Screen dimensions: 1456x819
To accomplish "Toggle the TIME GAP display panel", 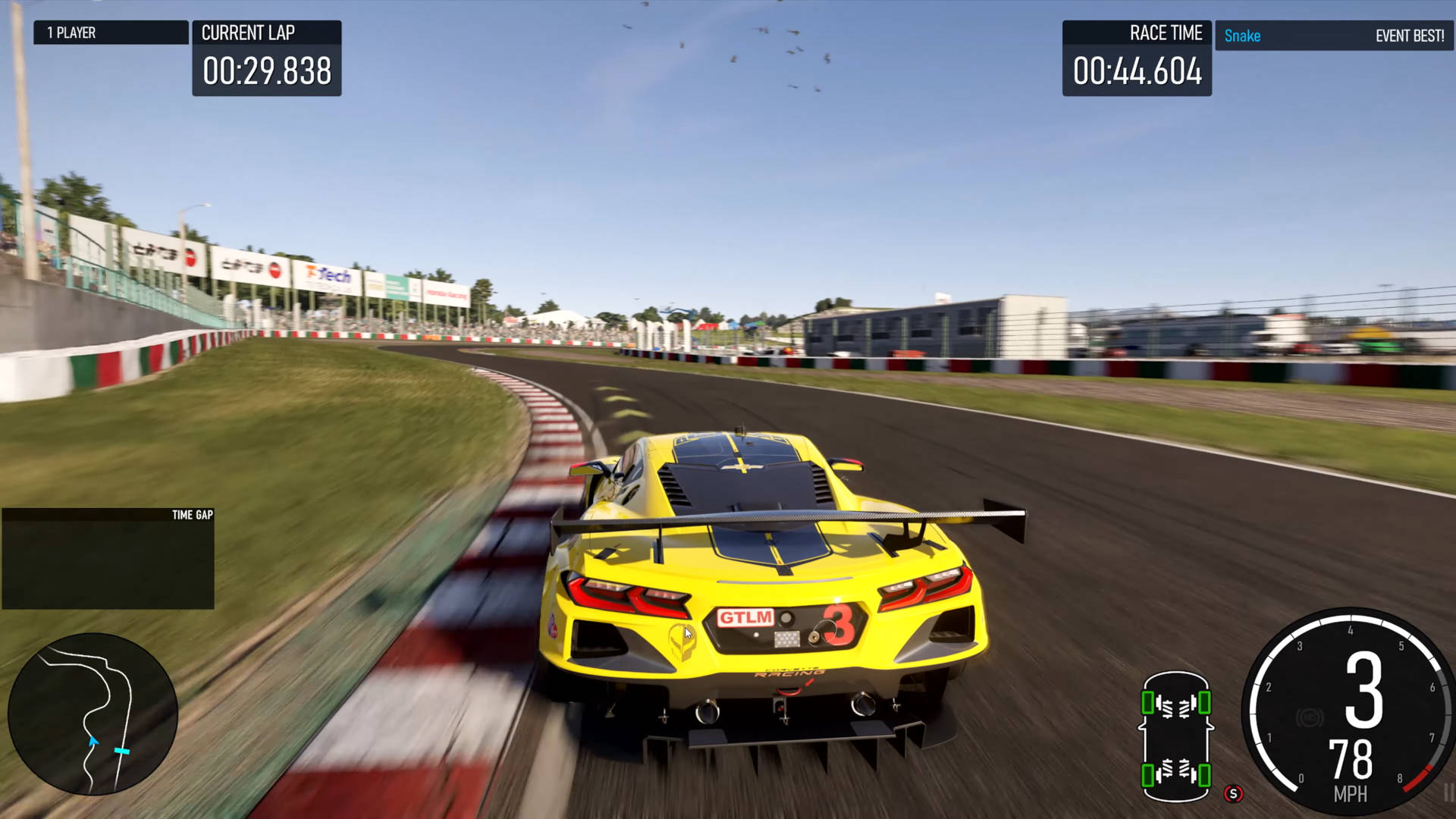I will pyautogui.click(x=108, y=559).
